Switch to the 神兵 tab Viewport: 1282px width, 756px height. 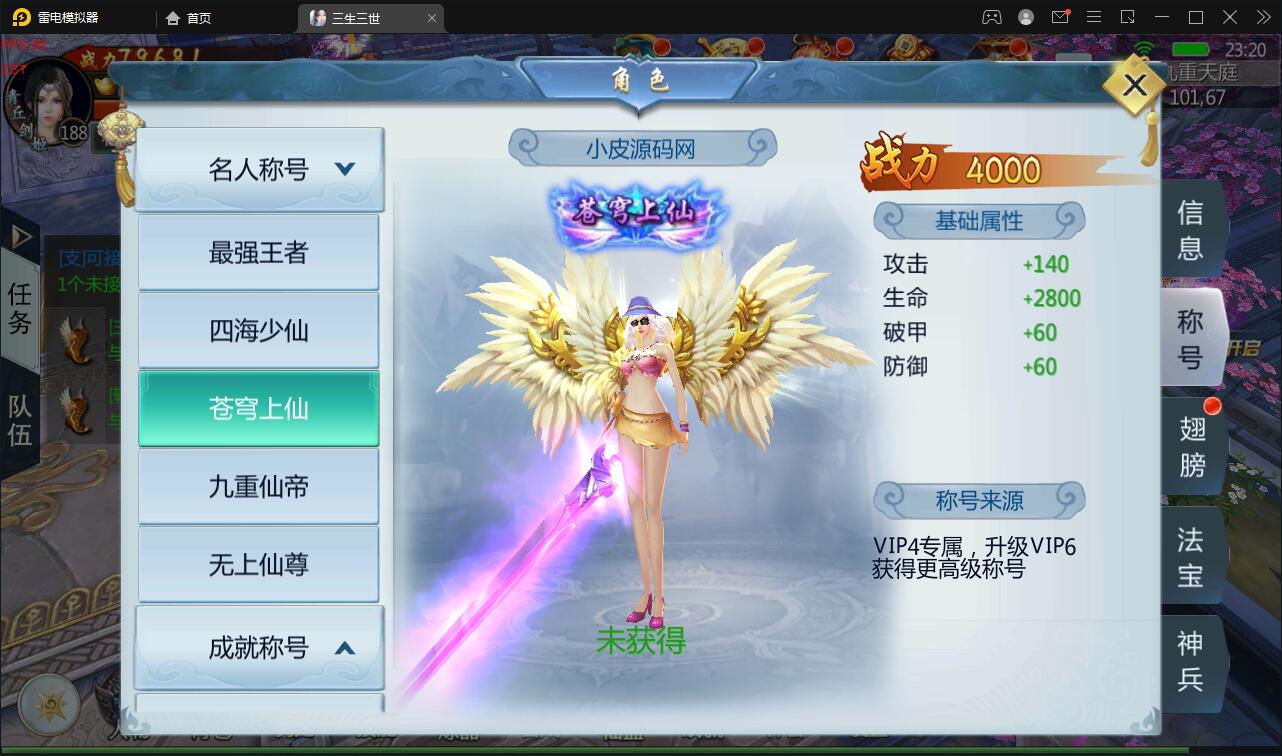tap(1192, 663)
